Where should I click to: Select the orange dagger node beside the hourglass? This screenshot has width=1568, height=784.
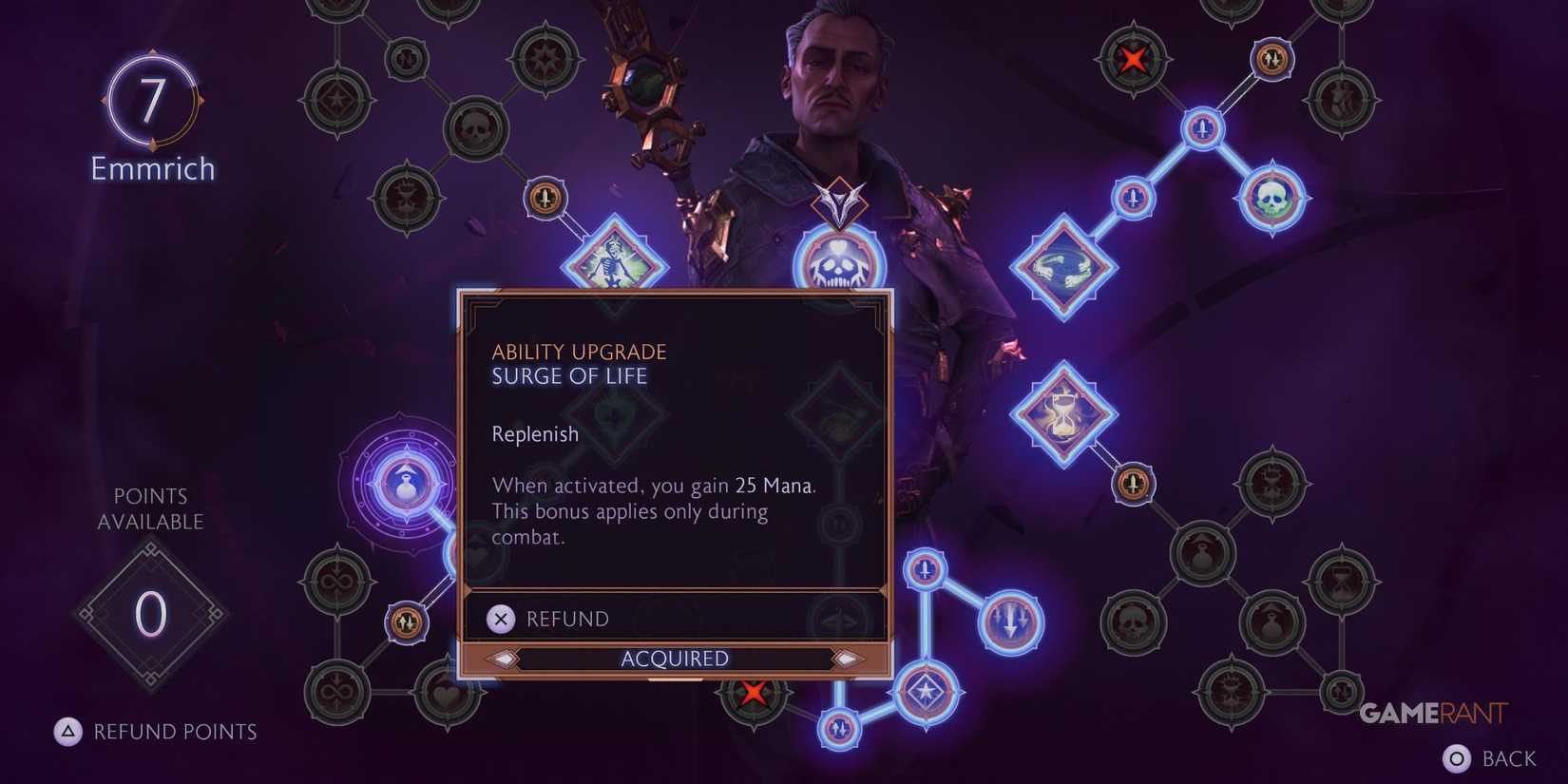1133,483
